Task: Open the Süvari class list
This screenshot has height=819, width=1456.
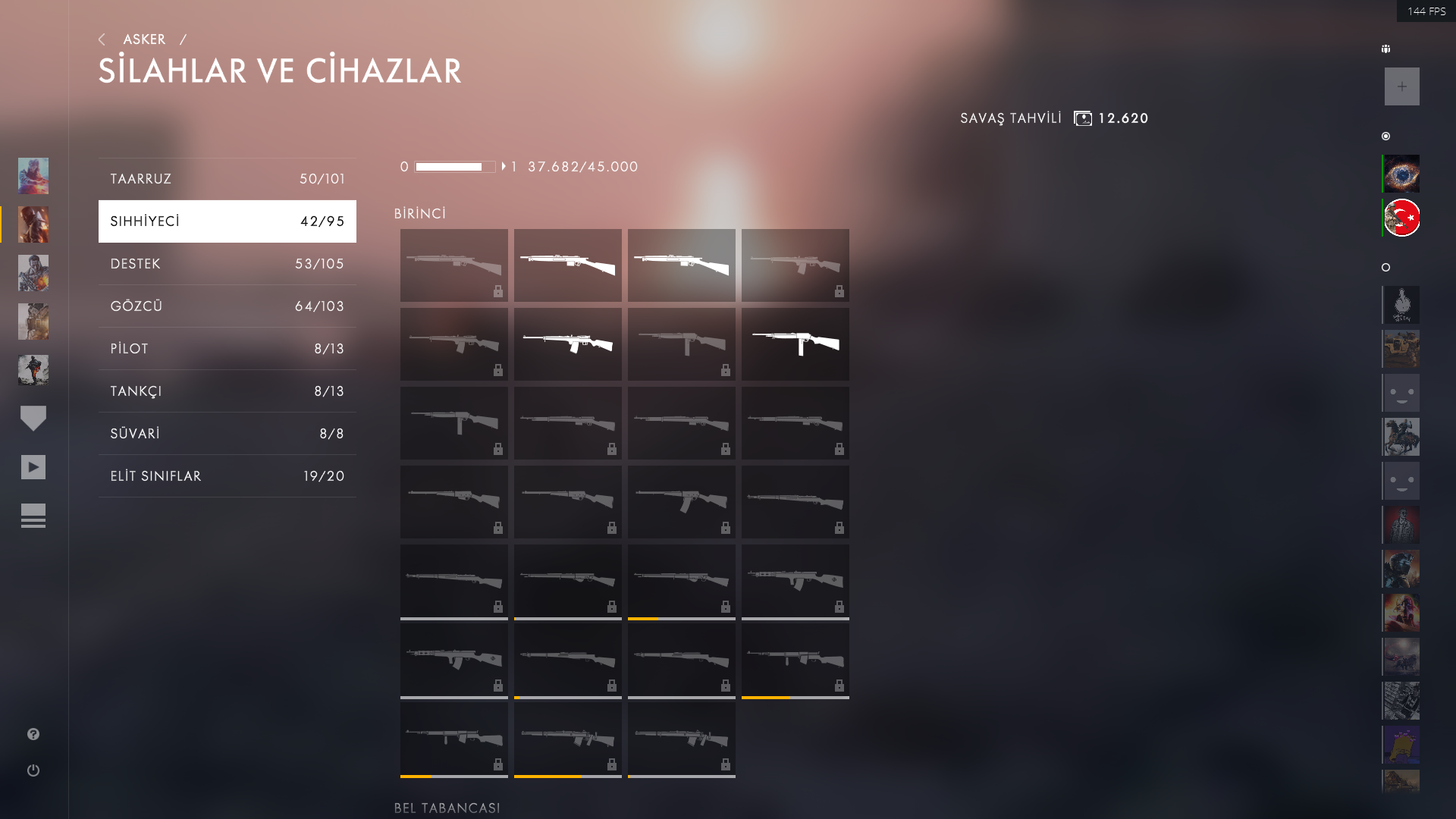Action: coord(227,434)
